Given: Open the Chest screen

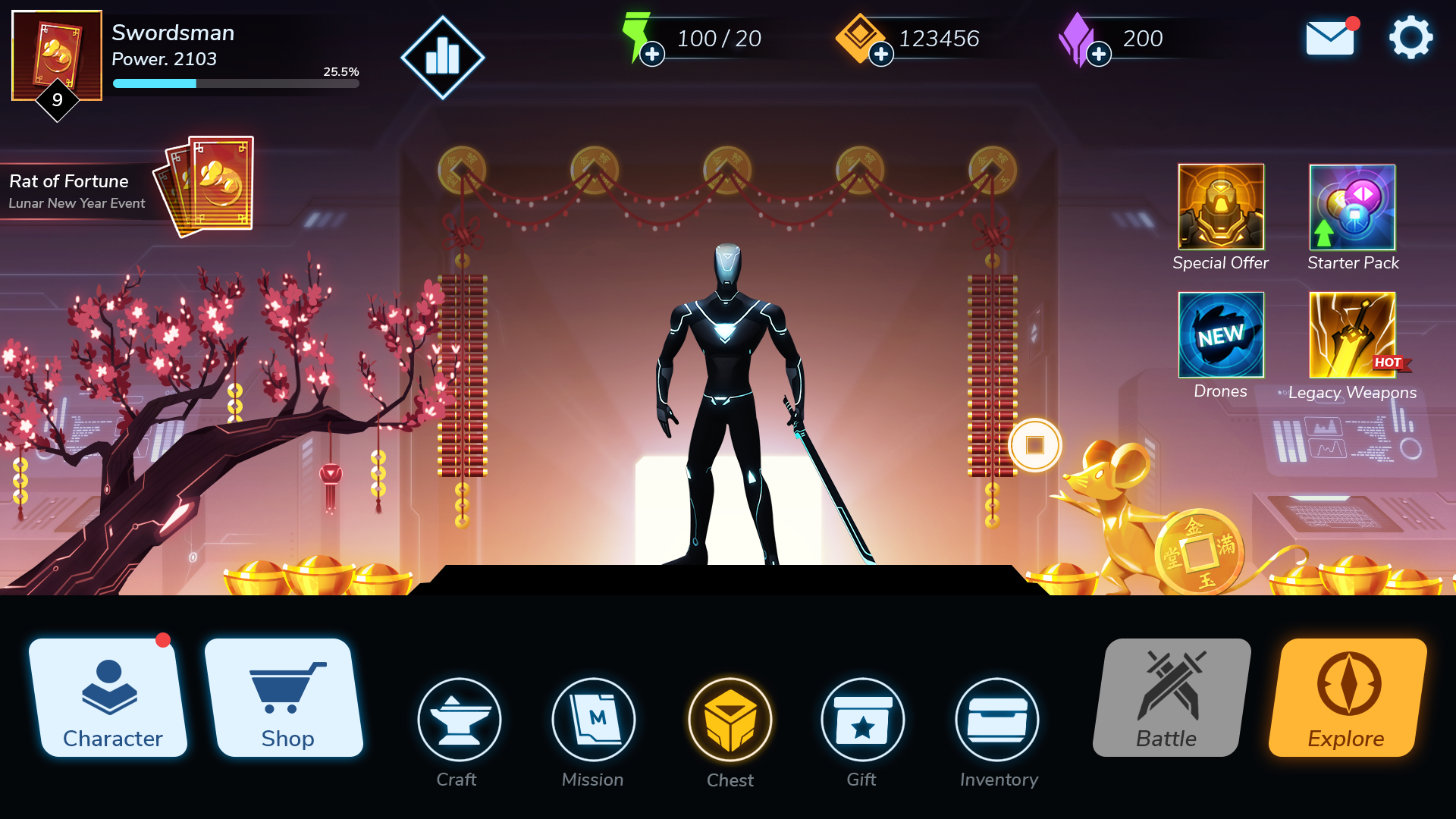Looking at the screenshot, I should click(730, 719).
